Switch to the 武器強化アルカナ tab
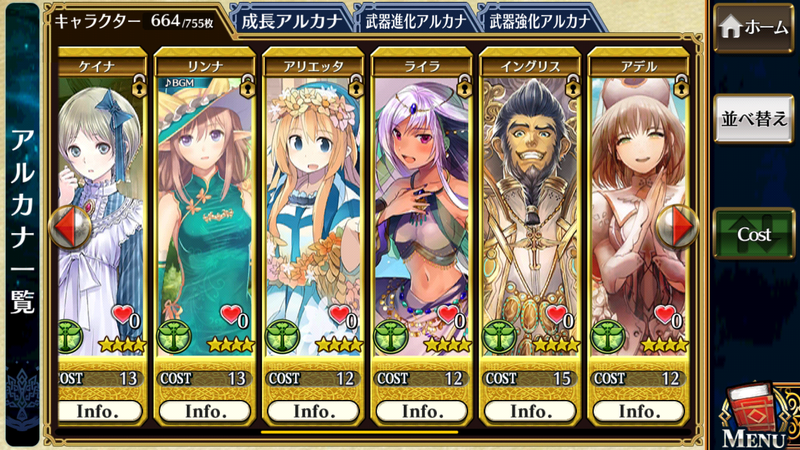Screen dimensions: 800x450 tap(537, 19)
